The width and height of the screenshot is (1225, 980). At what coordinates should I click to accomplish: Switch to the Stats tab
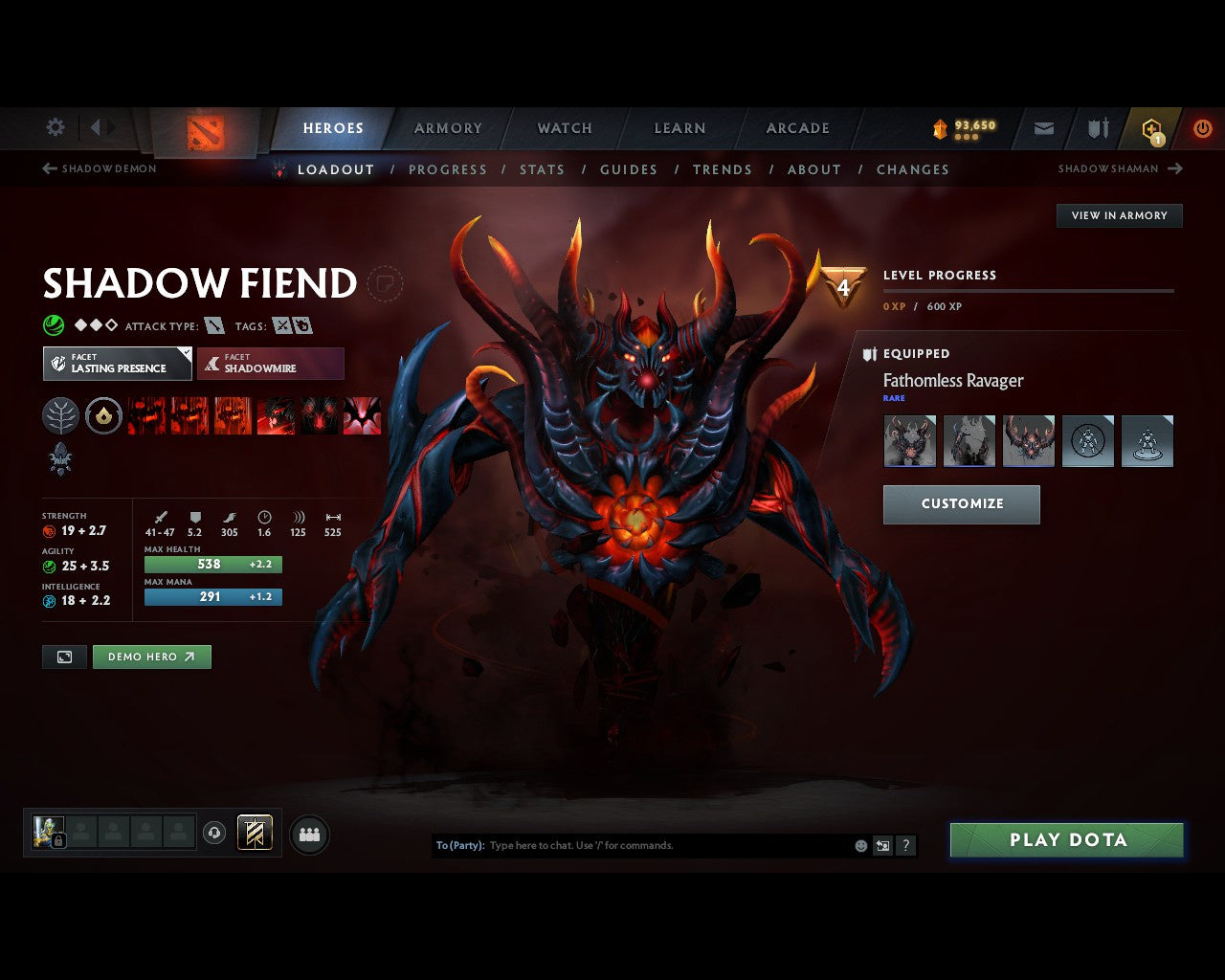click(x=543, y=169)
